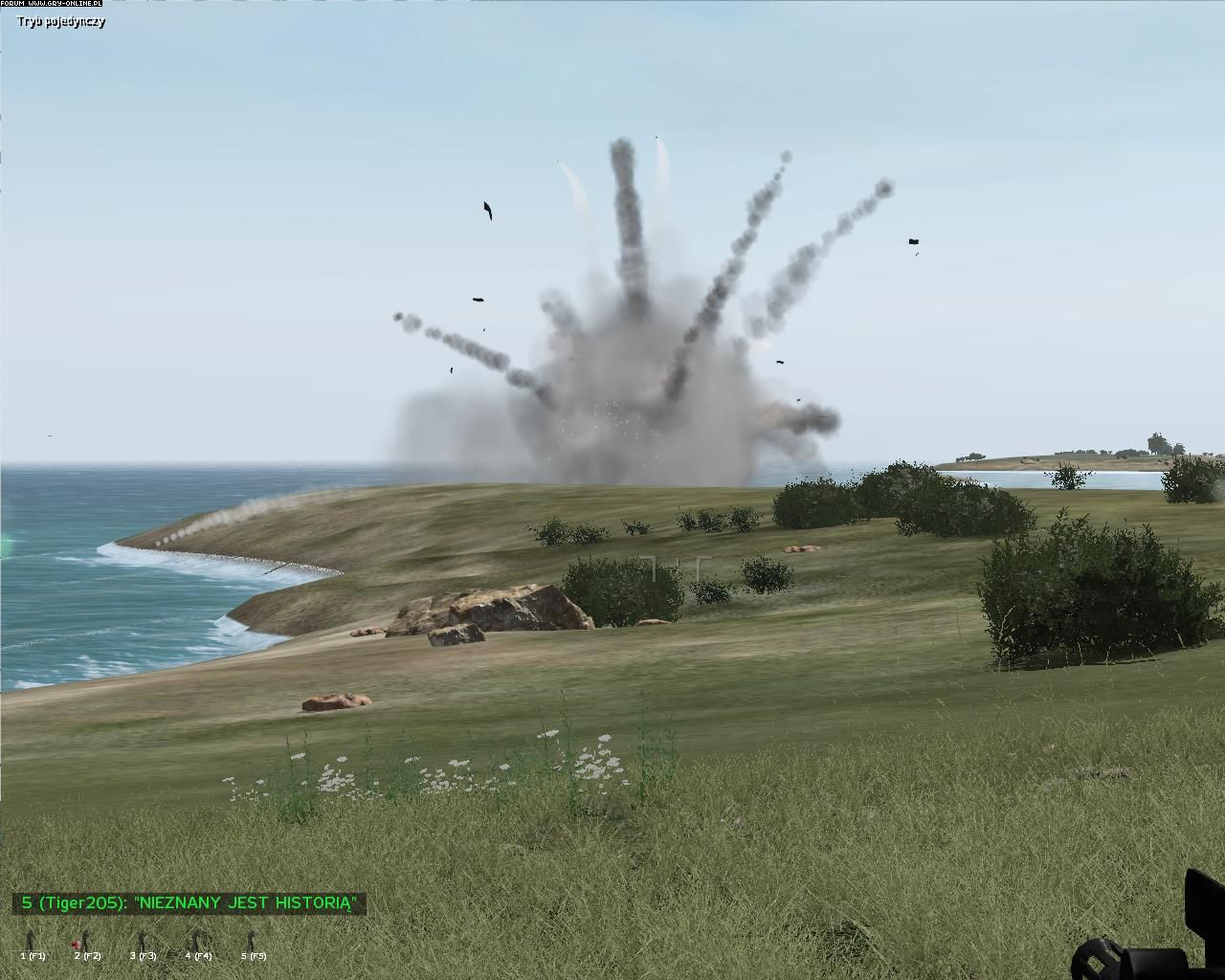Pick squad member 3 icon

[x=144, y=942]
